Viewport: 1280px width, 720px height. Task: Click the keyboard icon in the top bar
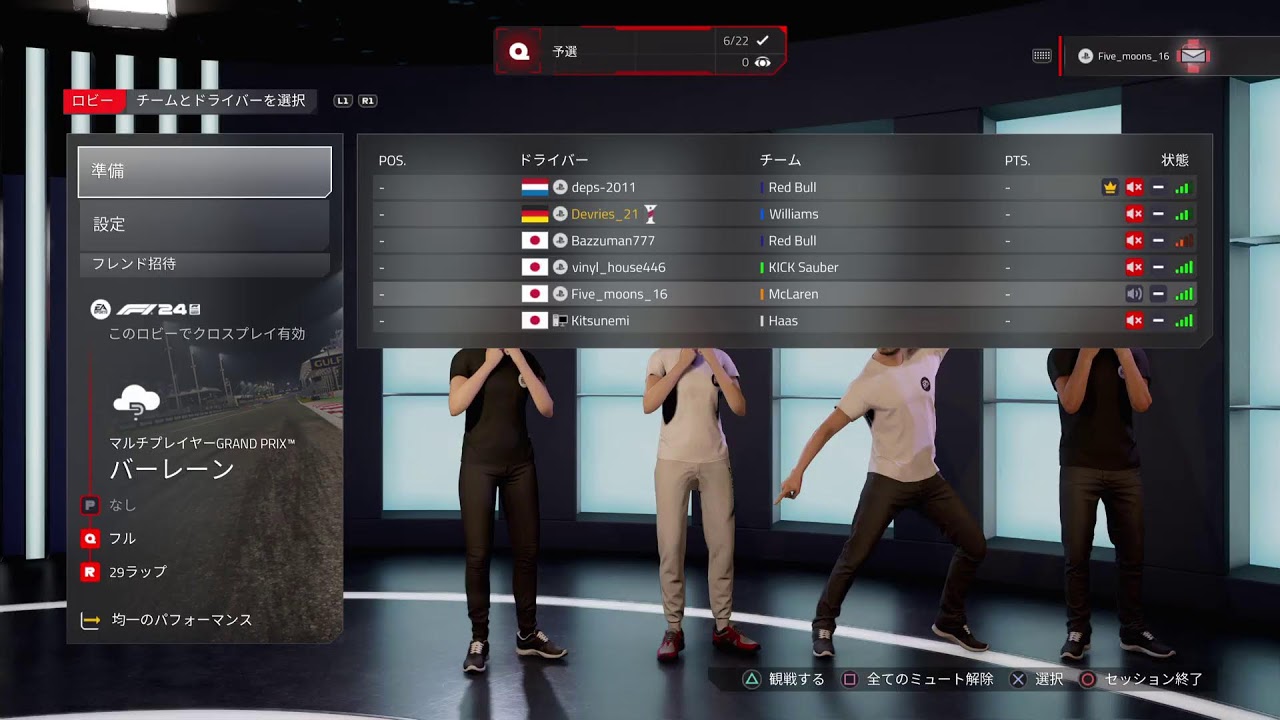pyautogui.click(x=1041, y=56)
